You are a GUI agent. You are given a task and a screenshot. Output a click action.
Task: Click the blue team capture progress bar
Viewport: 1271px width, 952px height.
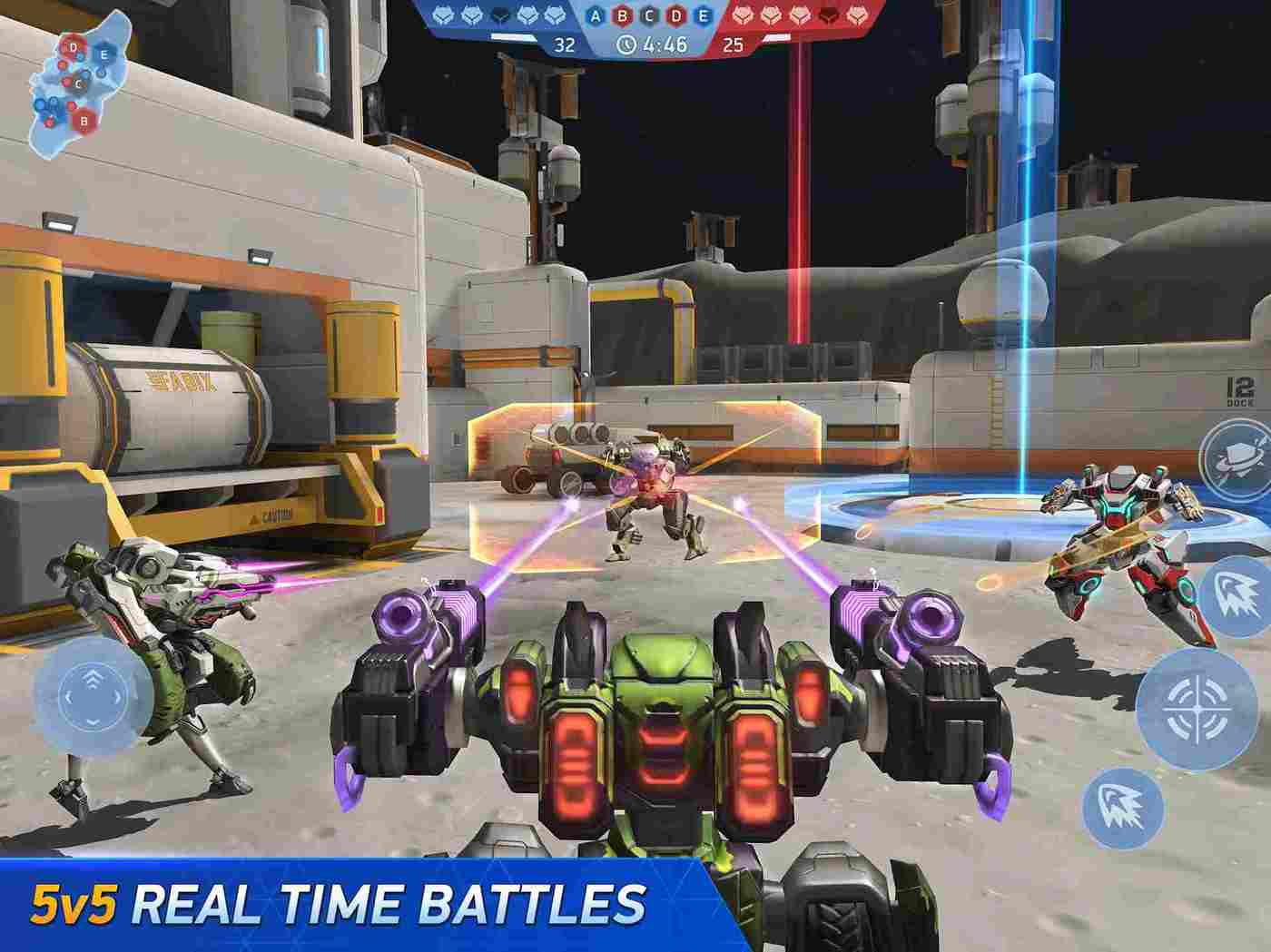[x=514, y=35]
